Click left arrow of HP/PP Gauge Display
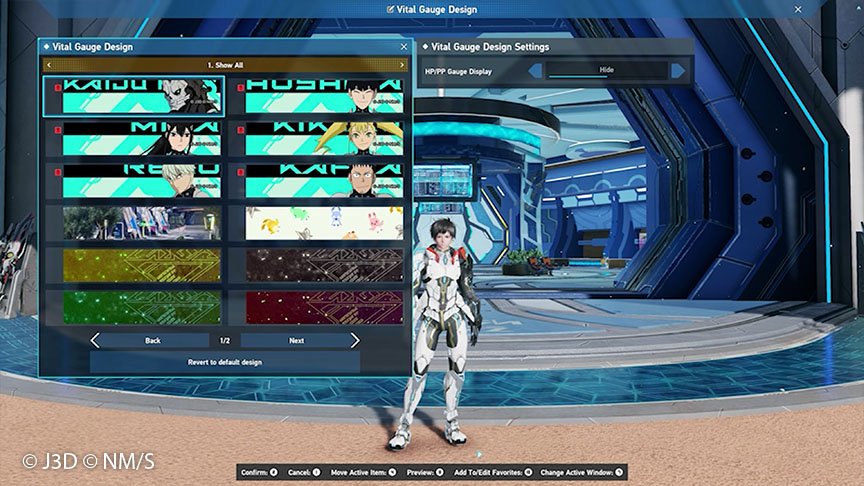 (x=535, y=70)
